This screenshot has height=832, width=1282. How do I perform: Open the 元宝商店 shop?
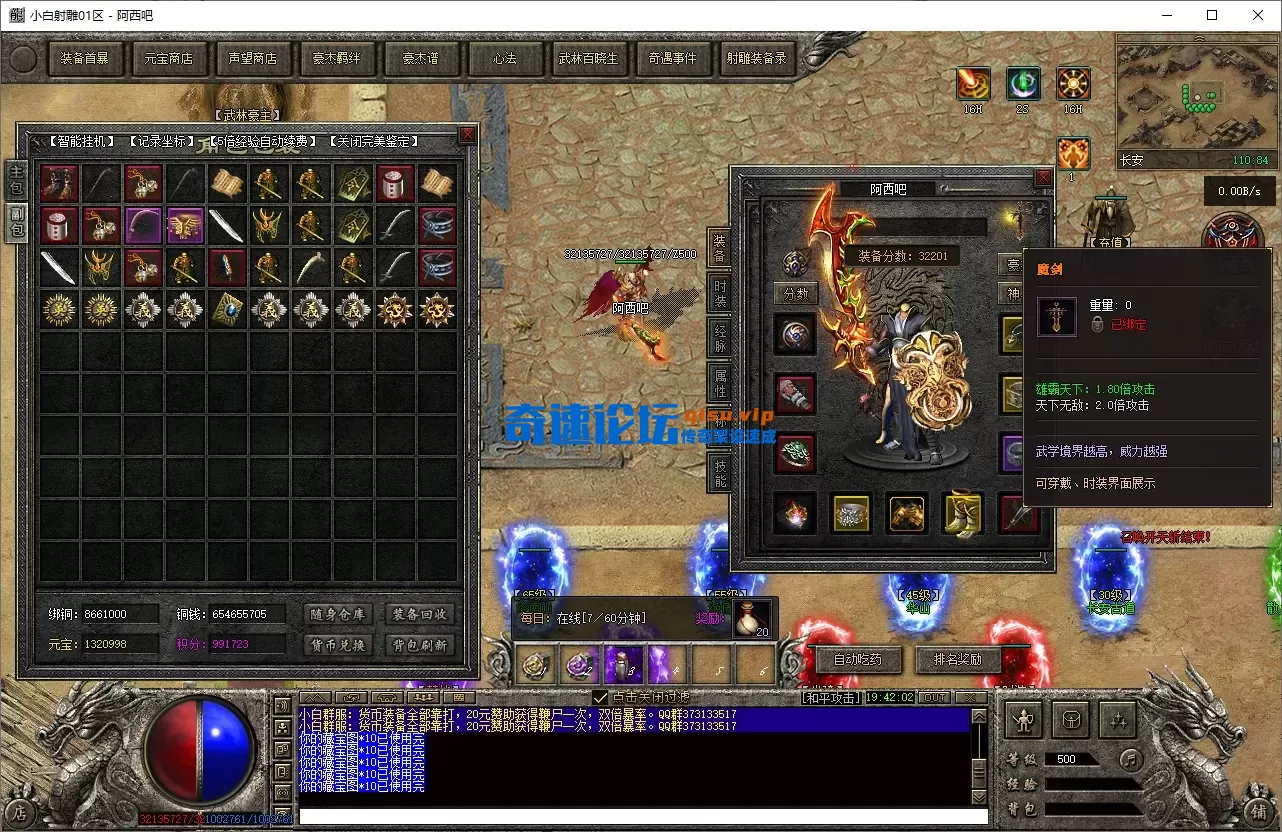click(168, 59)
